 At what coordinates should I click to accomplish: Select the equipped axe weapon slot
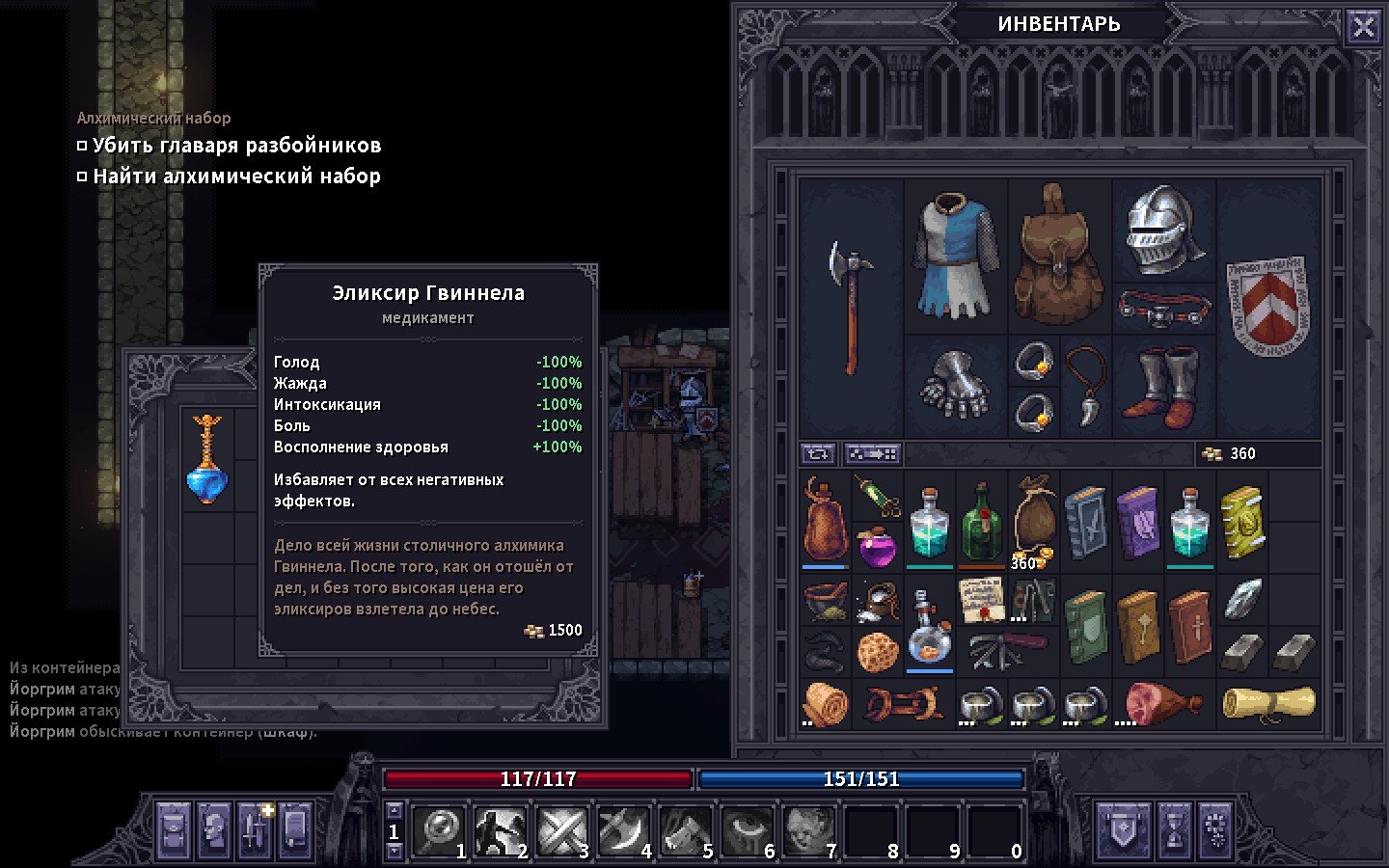pyautogui.click(x=849, y=307)
